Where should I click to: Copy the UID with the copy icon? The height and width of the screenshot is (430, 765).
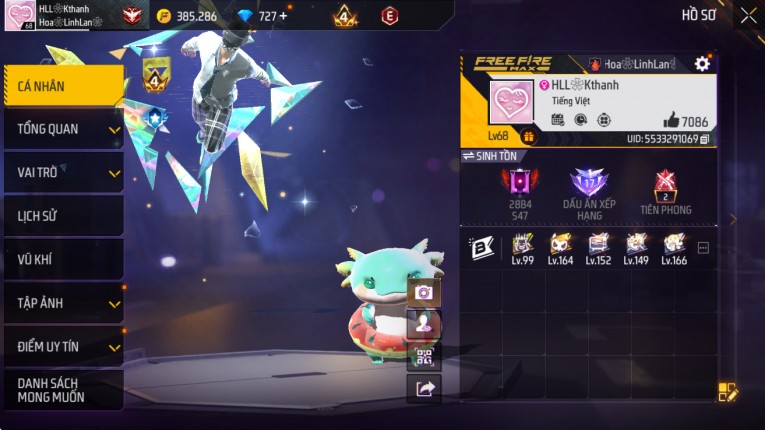pyautogui.click(x=705, y=139)
